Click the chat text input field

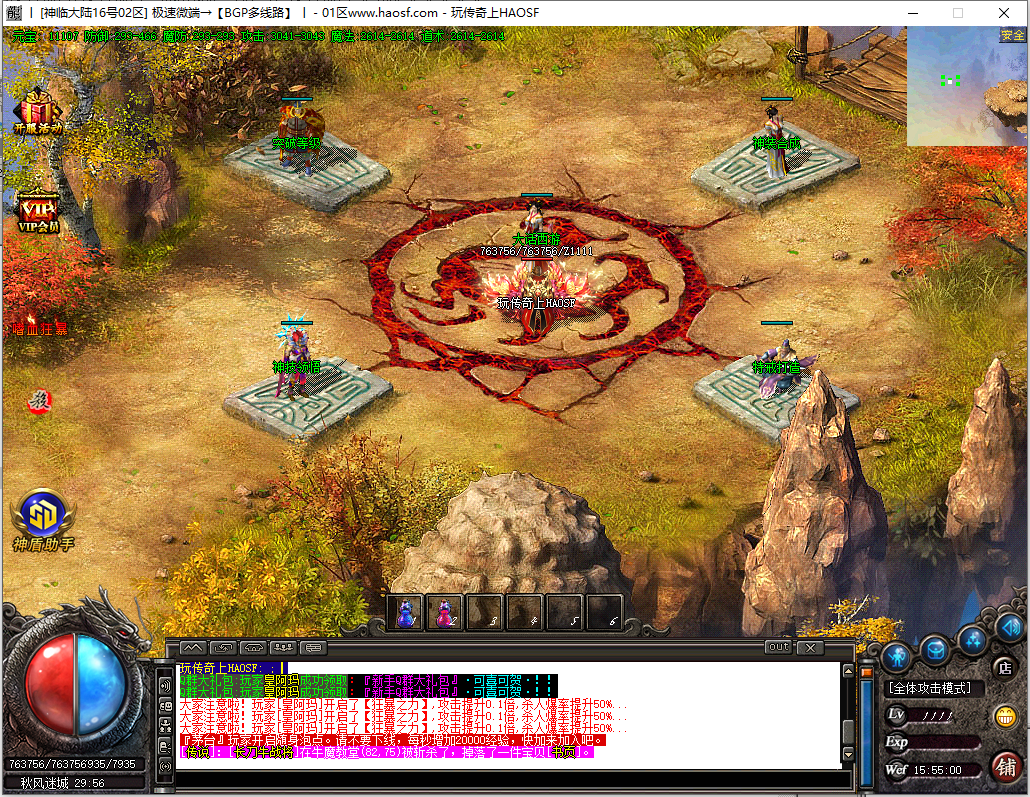pyautogui.click(x=500, y=778)
